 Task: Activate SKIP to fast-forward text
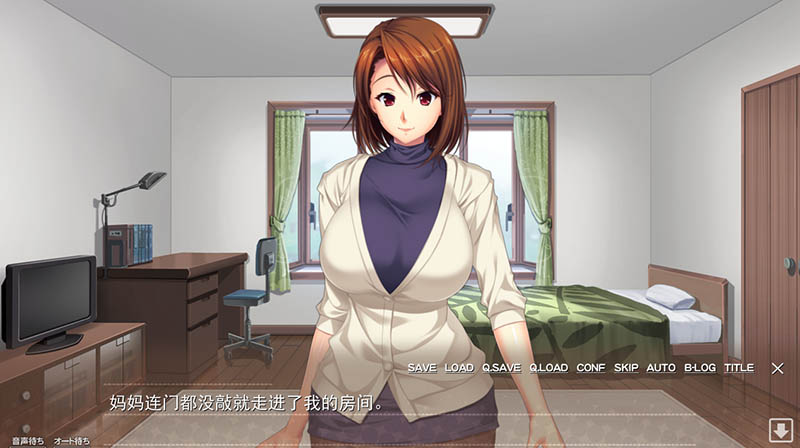coord(626,368)
